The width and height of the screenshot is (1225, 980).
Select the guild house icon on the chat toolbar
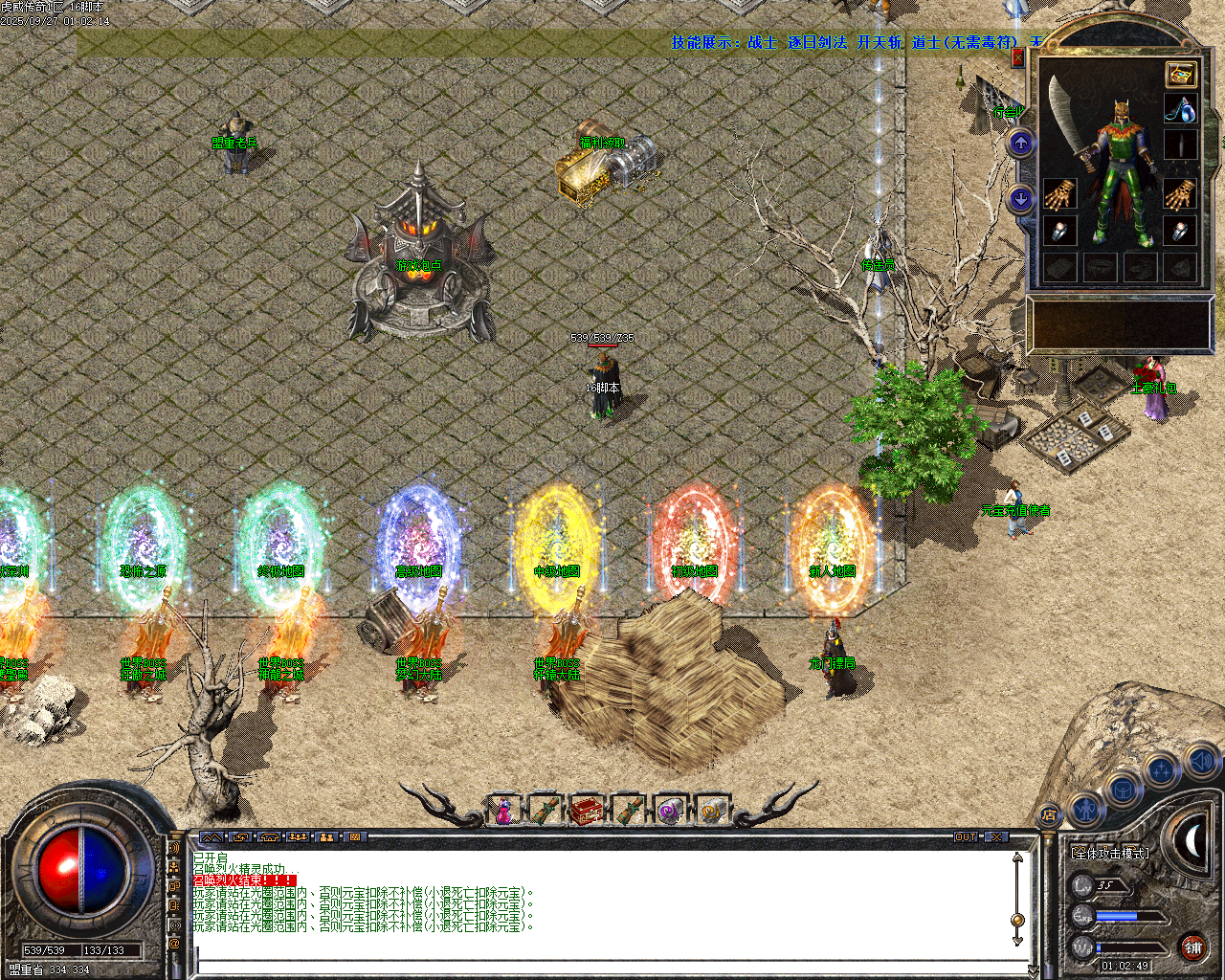pyautogui.click(x=269, y=837)
